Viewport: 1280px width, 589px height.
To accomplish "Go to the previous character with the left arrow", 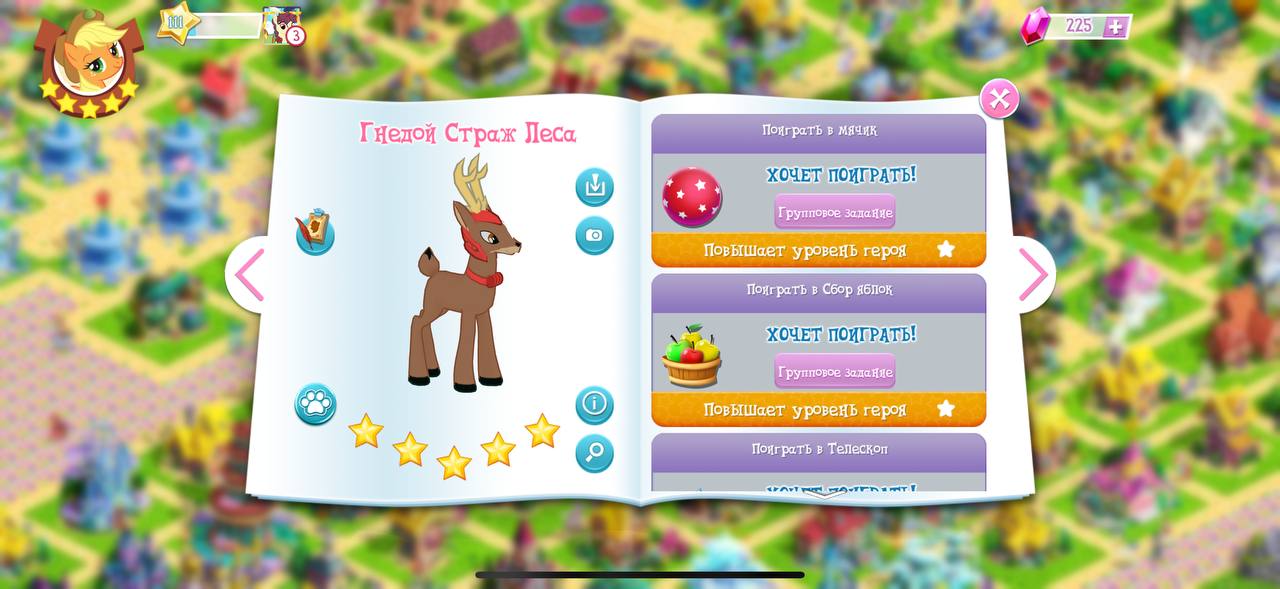I will [248, 275].
